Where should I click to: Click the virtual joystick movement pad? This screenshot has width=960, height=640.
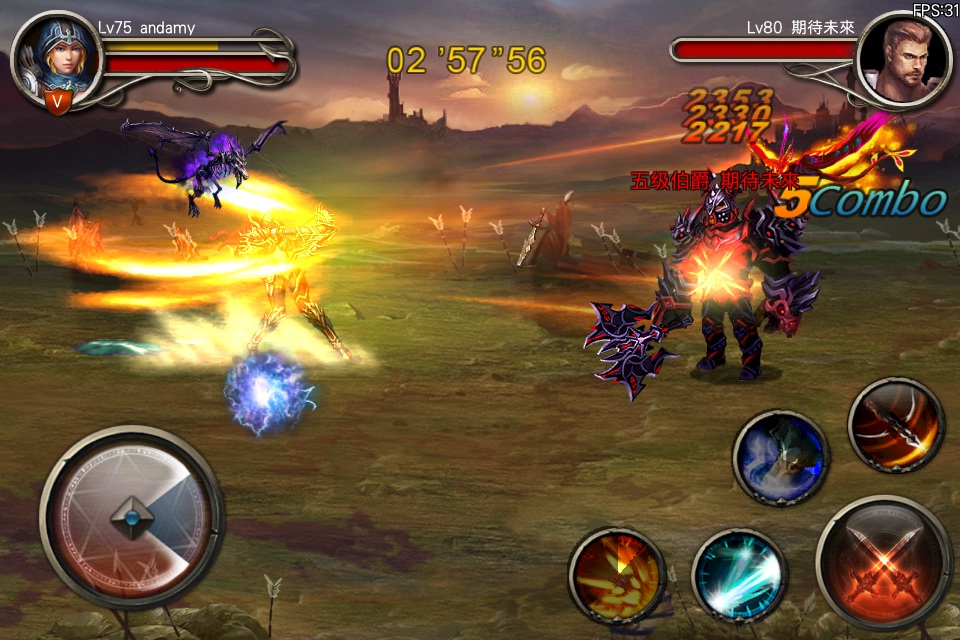pyautogui.click(x=132, y=517)
